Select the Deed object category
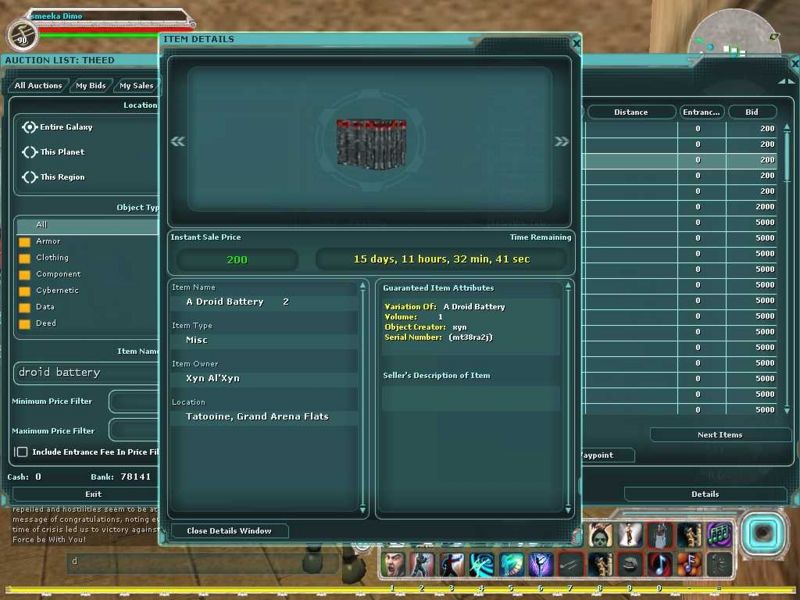800x600 pixels. (x=46, y=324)
